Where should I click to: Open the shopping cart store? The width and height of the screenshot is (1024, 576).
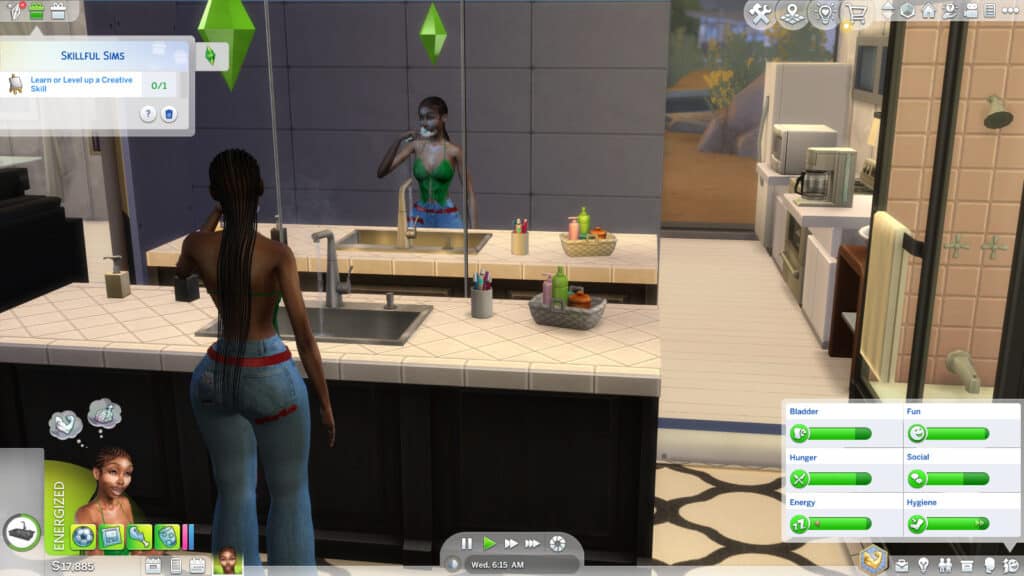856,13
